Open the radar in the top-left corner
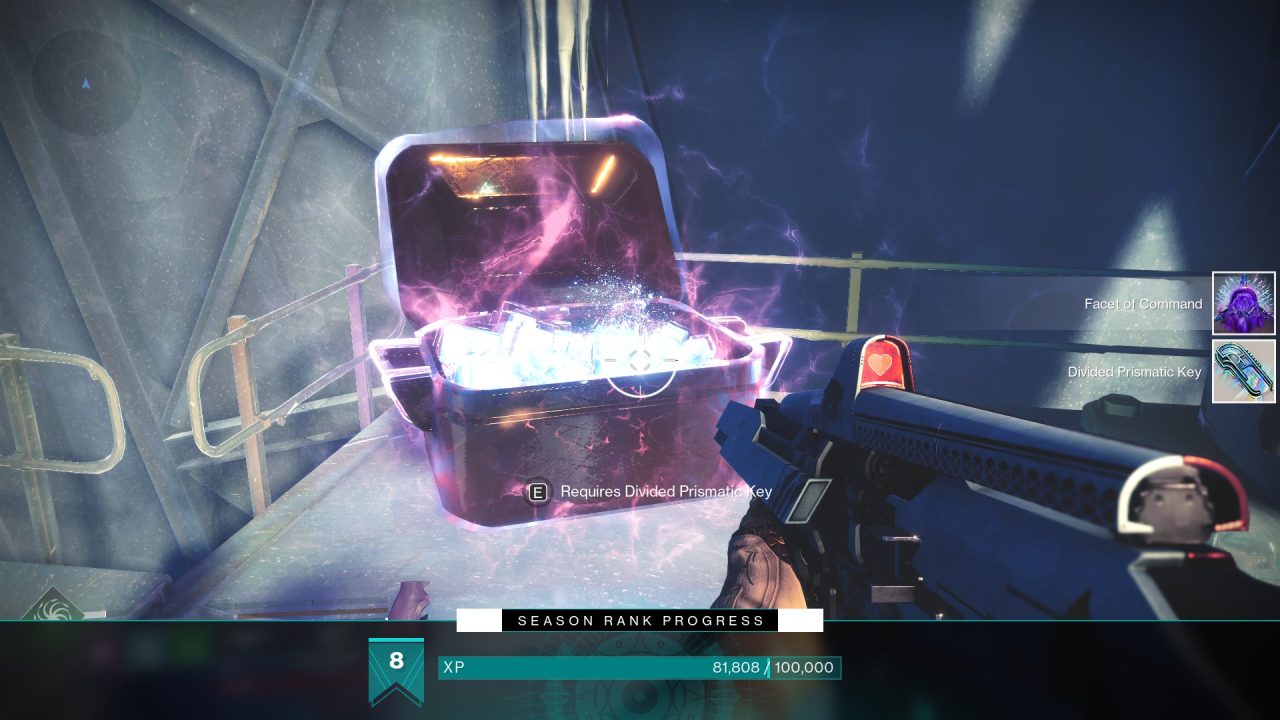Image resolution: width=1280 pixels, height=720 pixels. [x=85, y=83]
